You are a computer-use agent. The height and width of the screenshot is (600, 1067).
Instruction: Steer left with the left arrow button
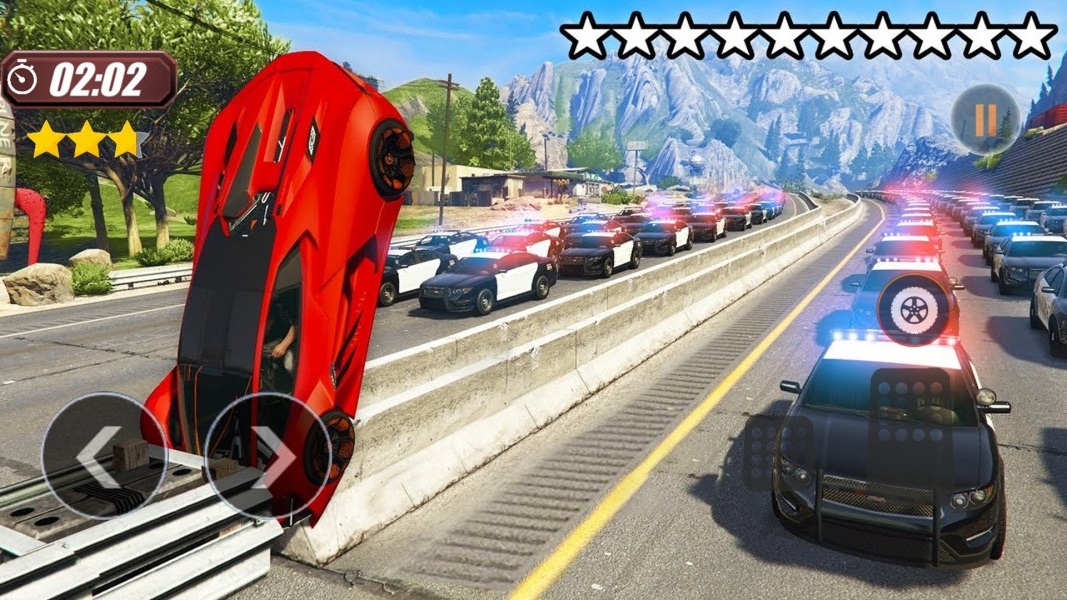pyautogui.click(x=104, y=456)
